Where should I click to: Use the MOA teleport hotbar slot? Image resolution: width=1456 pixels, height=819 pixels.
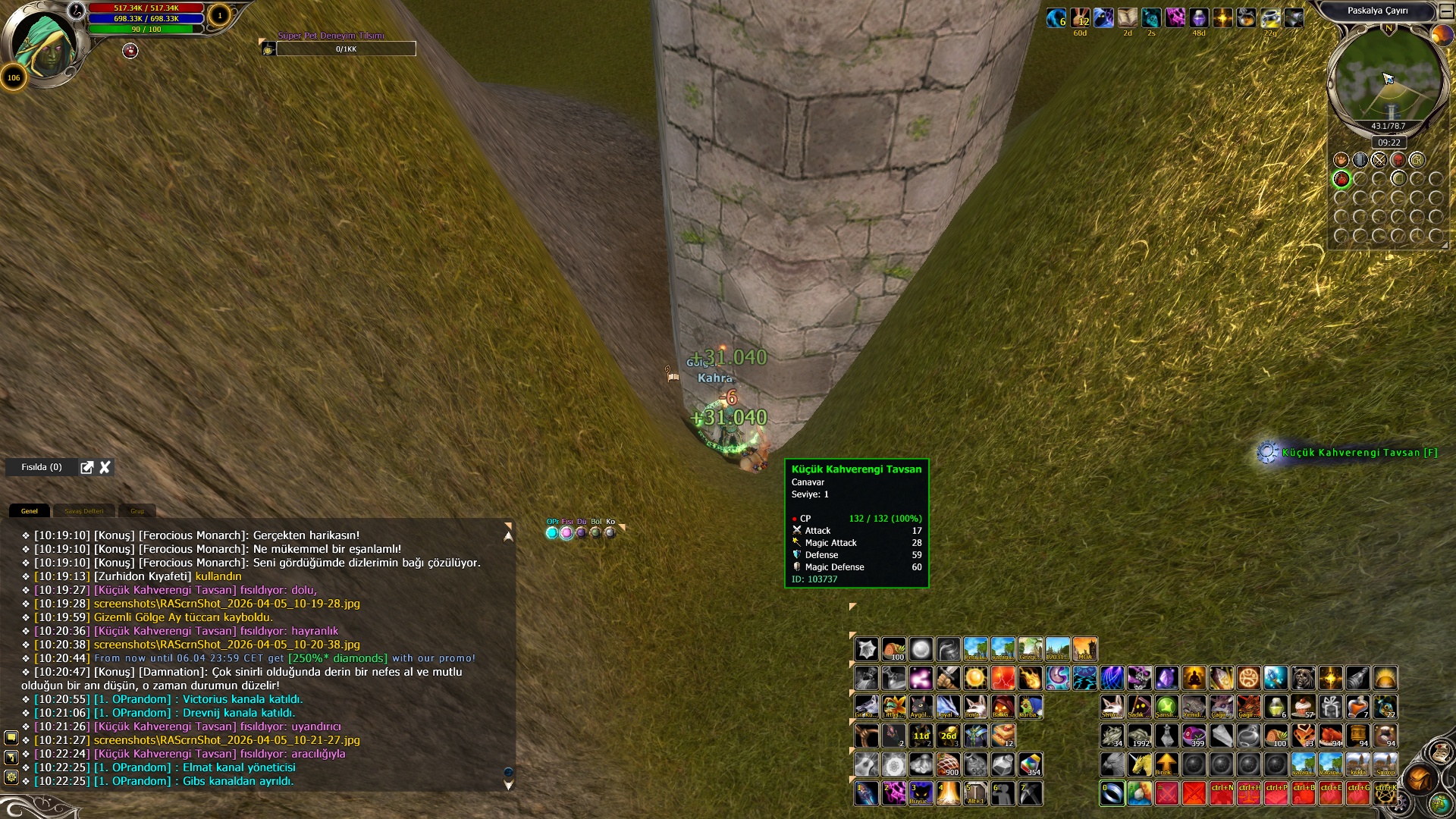coord(1084,649)
